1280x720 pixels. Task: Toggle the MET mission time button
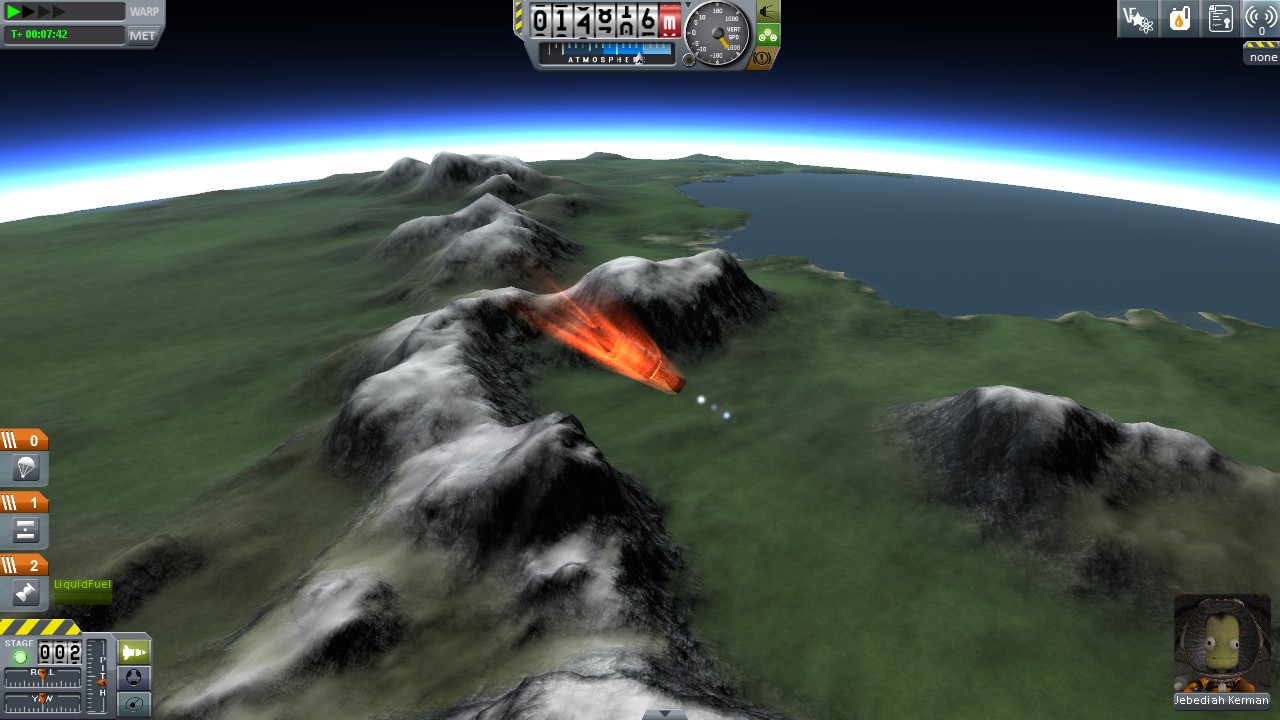click(143, 35)
